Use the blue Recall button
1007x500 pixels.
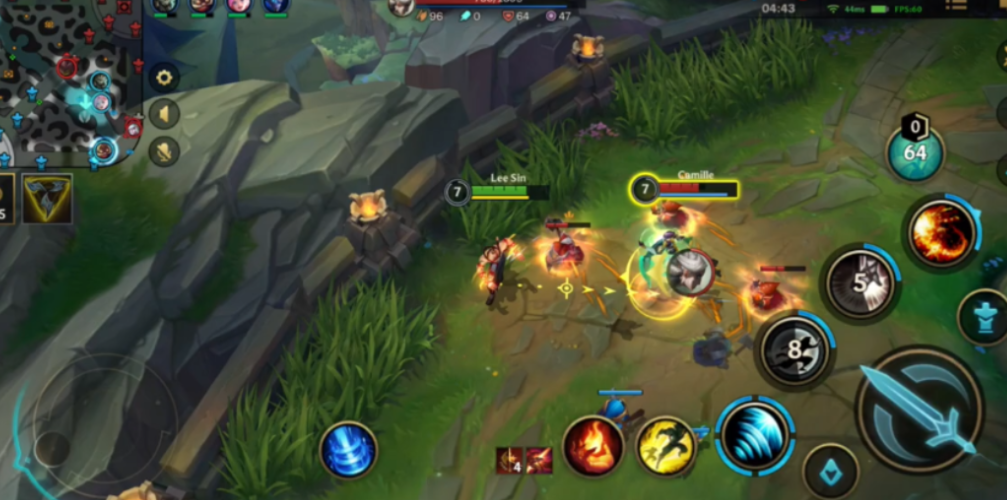point(349,450)
